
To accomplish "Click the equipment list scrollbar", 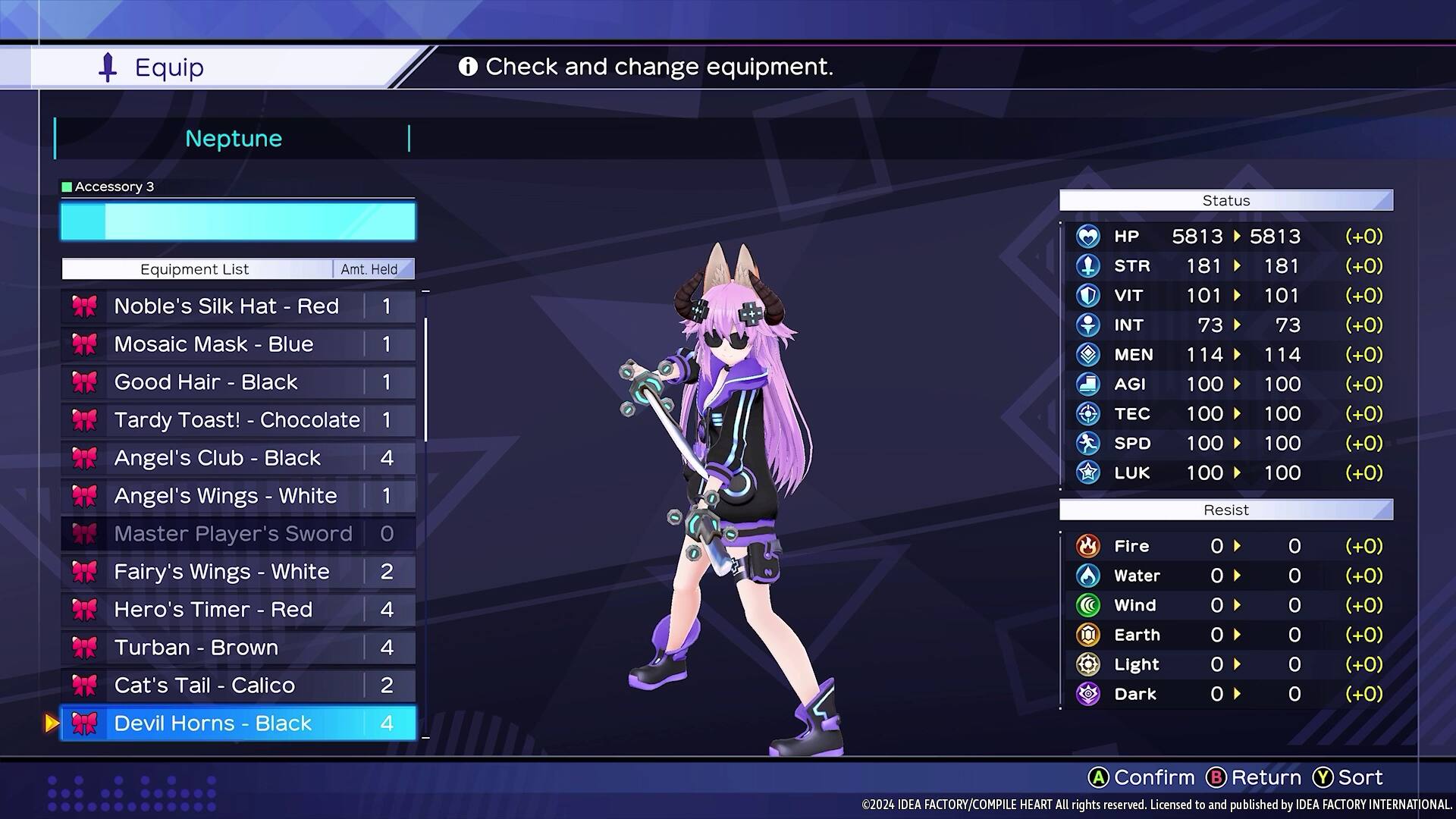I will [x=425, y=379].
